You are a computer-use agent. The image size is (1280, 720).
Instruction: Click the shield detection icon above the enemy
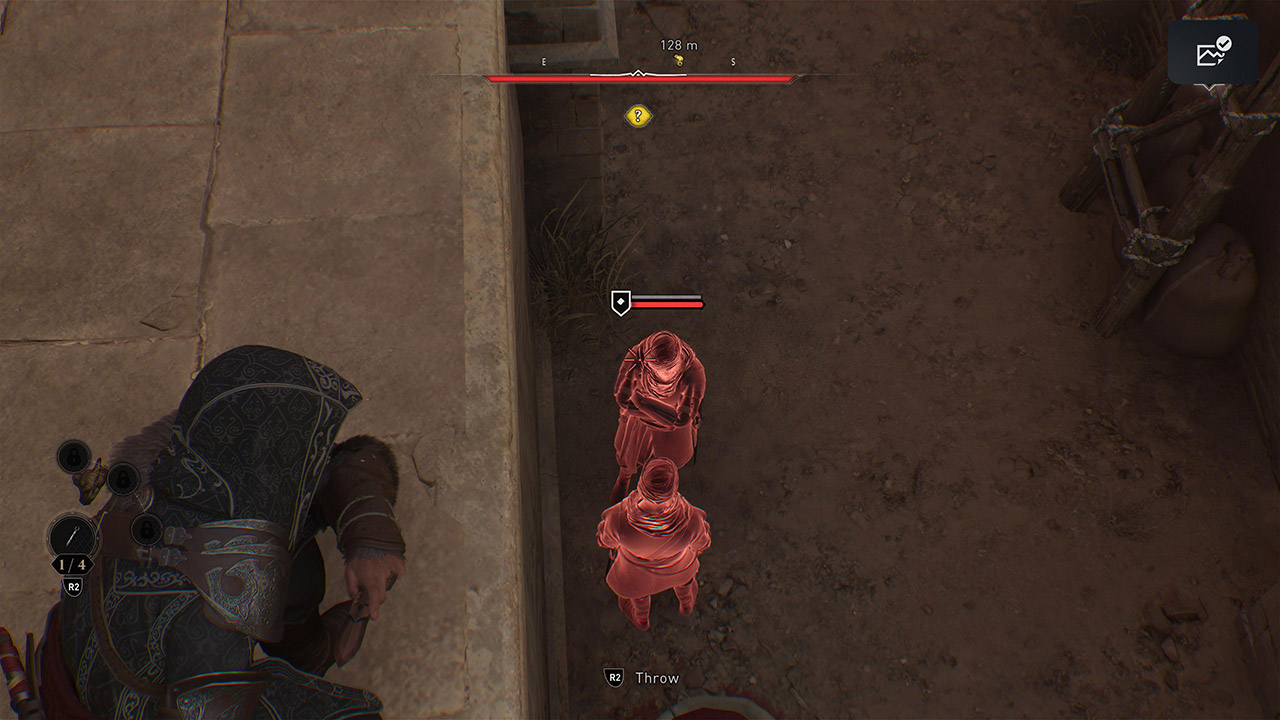620,301
